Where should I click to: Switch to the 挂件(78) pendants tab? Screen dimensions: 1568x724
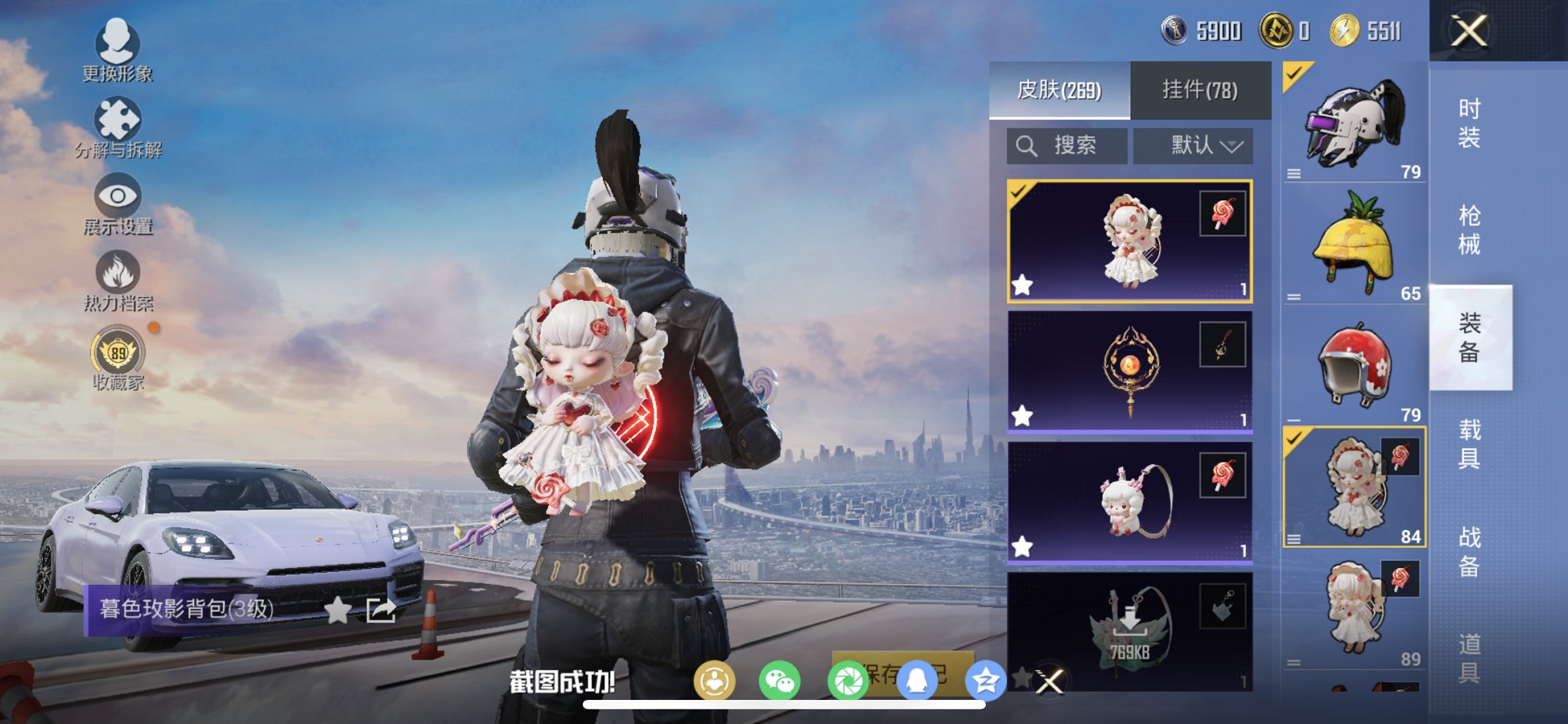point(1199,87)
